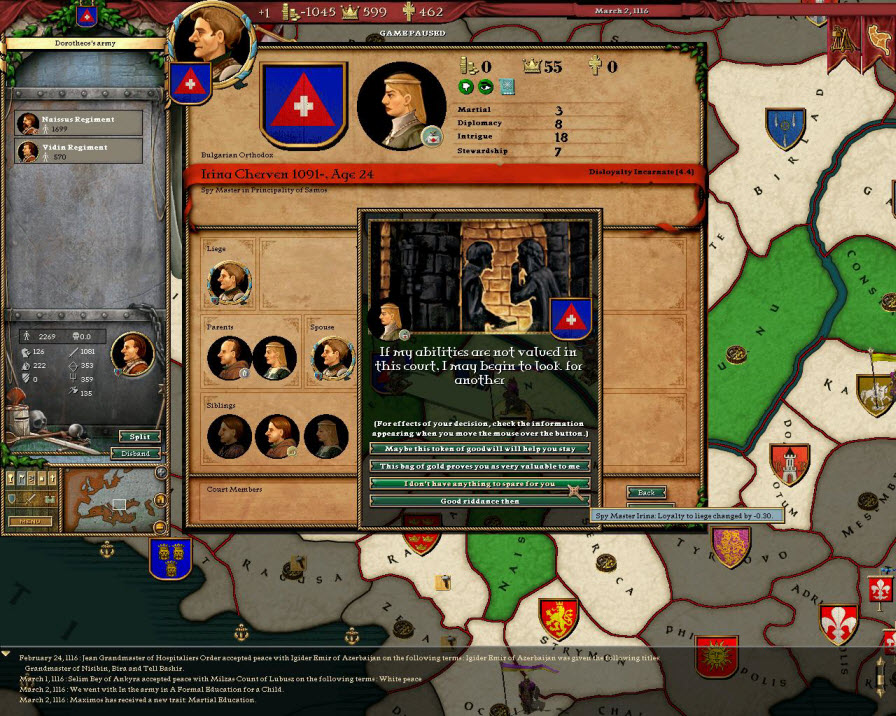Pick the "Good riddance then" response
Viewport: 896px width, 716px height.
[481, 501]
